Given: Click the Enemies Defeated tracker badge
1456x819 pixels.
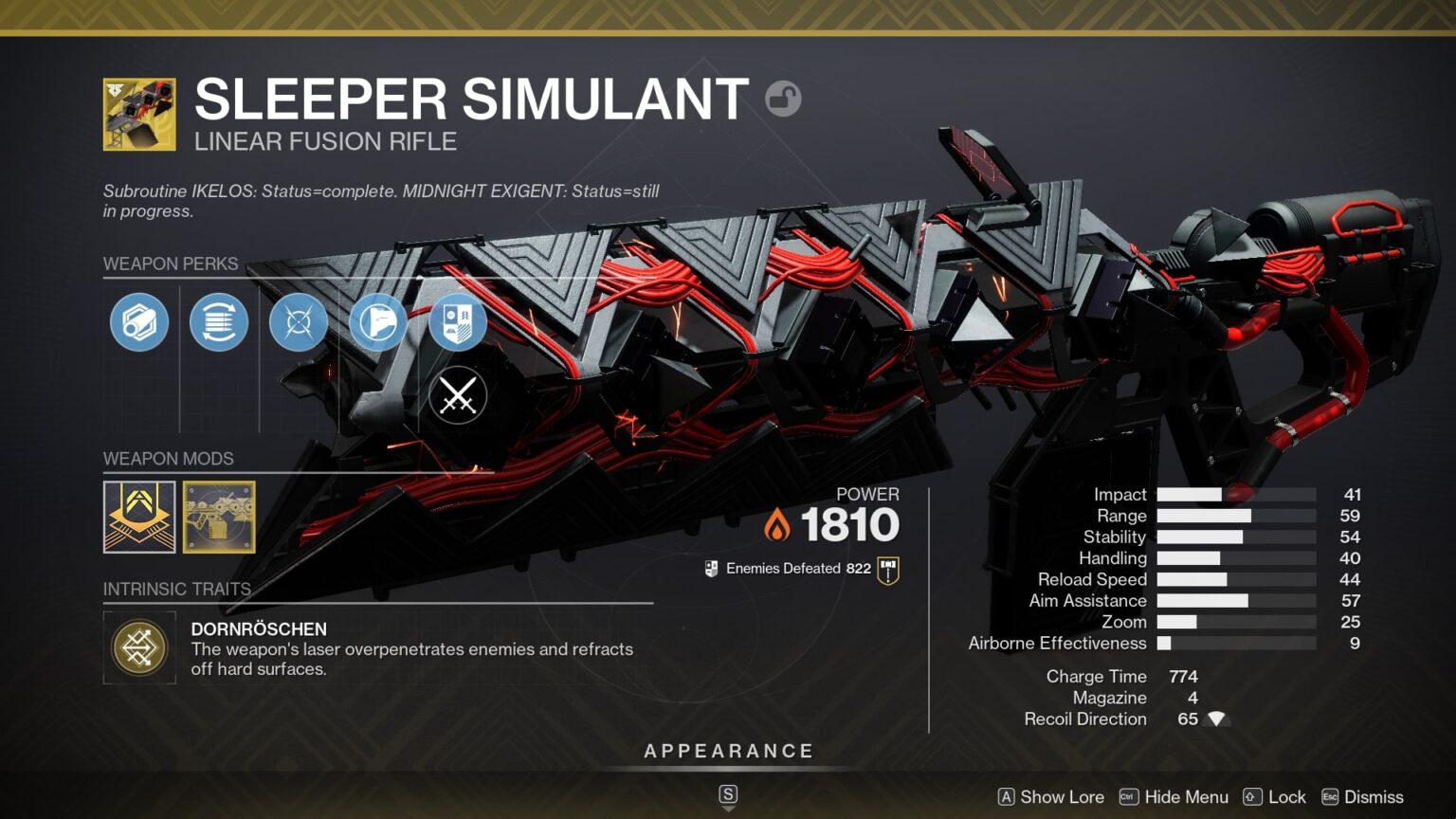Looking at the screenshot, I should tap(886, 568).
